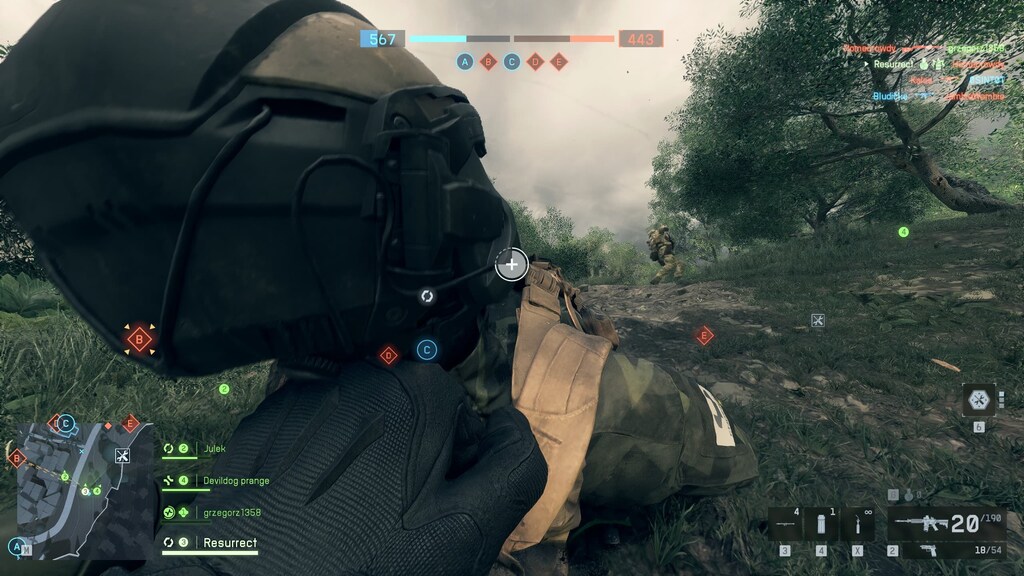Click objective E in the top capture bar

(x=559, y=61)
